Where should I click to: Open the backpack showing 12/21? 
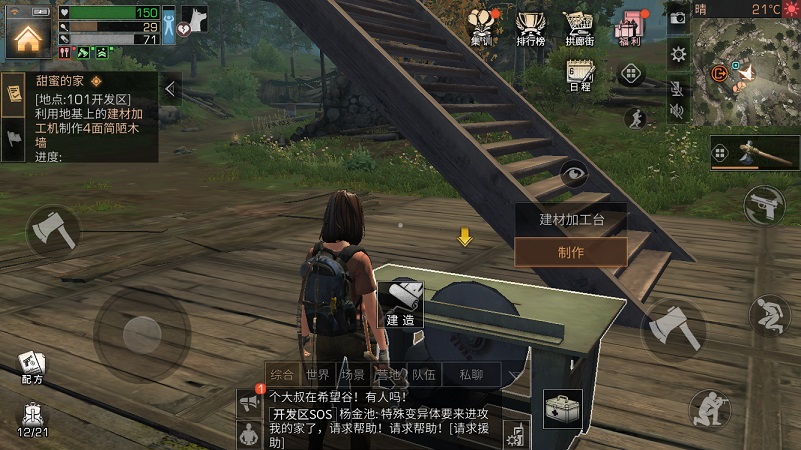click(32, 420)
